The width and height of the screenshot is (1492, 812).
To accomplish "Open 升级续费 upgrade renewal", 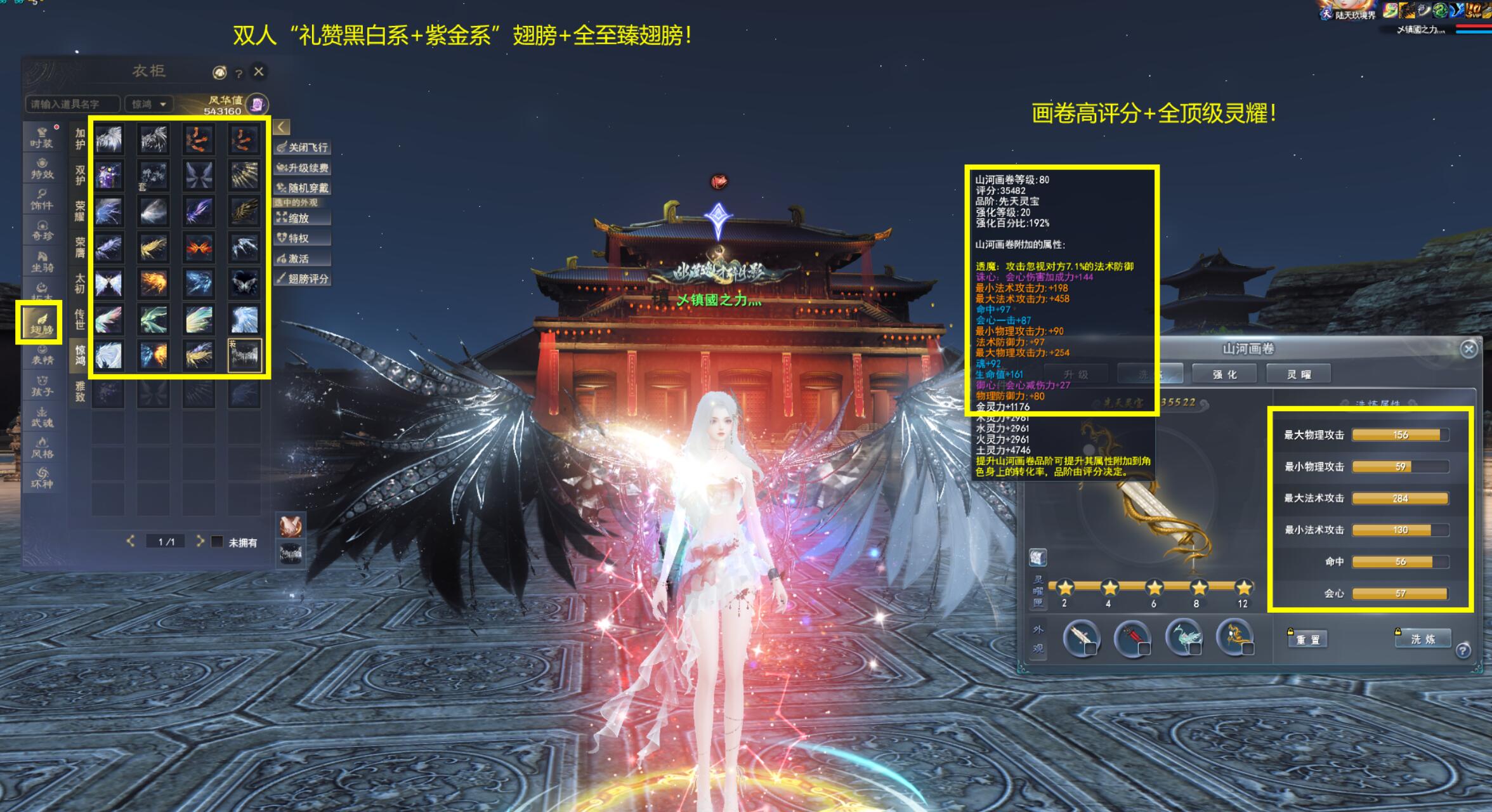I will pyautogui.click(x=303, y=168).
